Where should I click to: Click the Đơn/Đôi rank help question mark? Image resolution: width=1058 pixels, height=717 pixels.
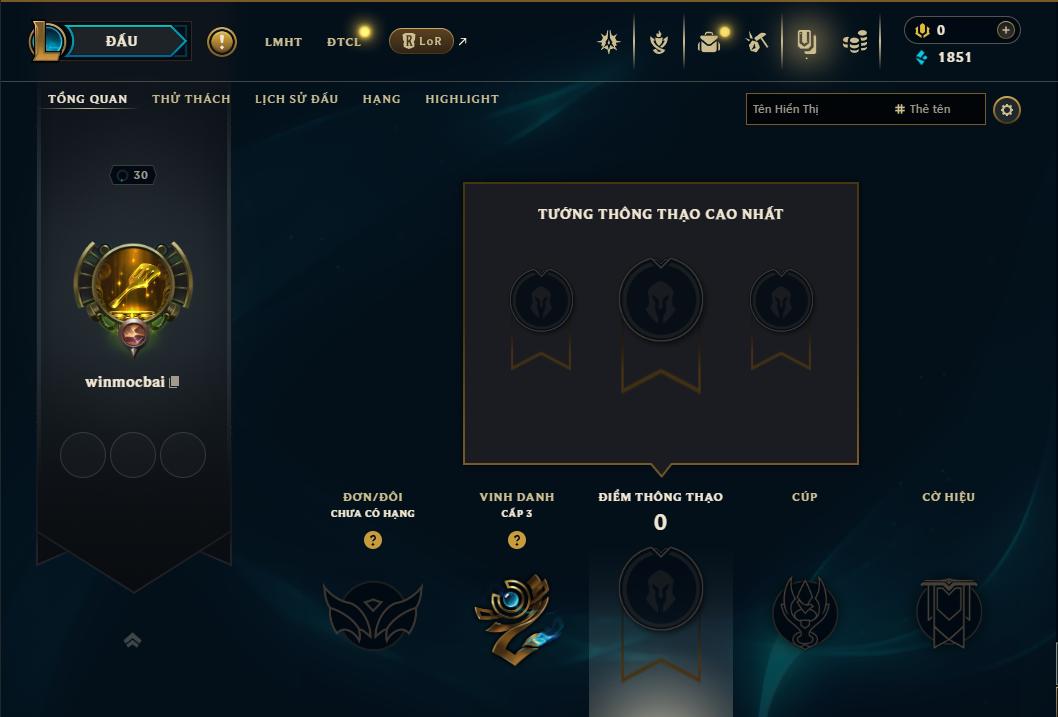(x=373, y=540)
